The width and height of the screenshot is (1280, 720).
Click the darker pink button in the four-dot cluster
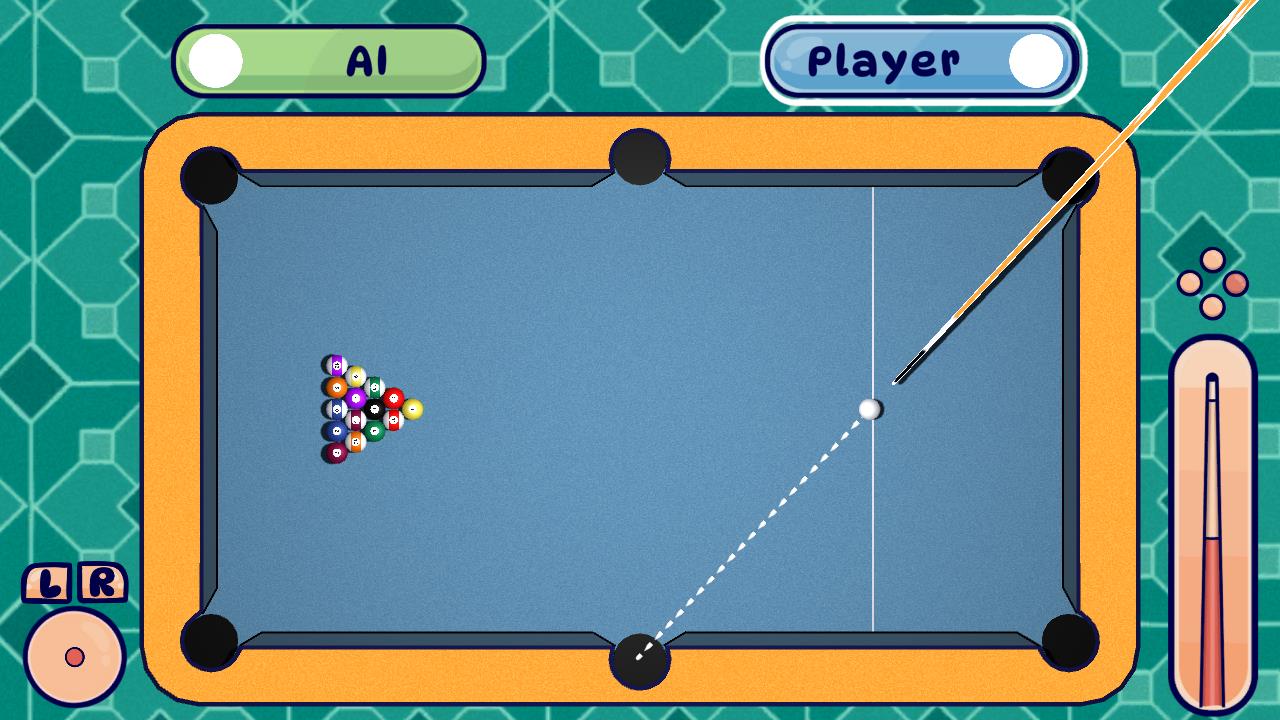(1237, 283)
